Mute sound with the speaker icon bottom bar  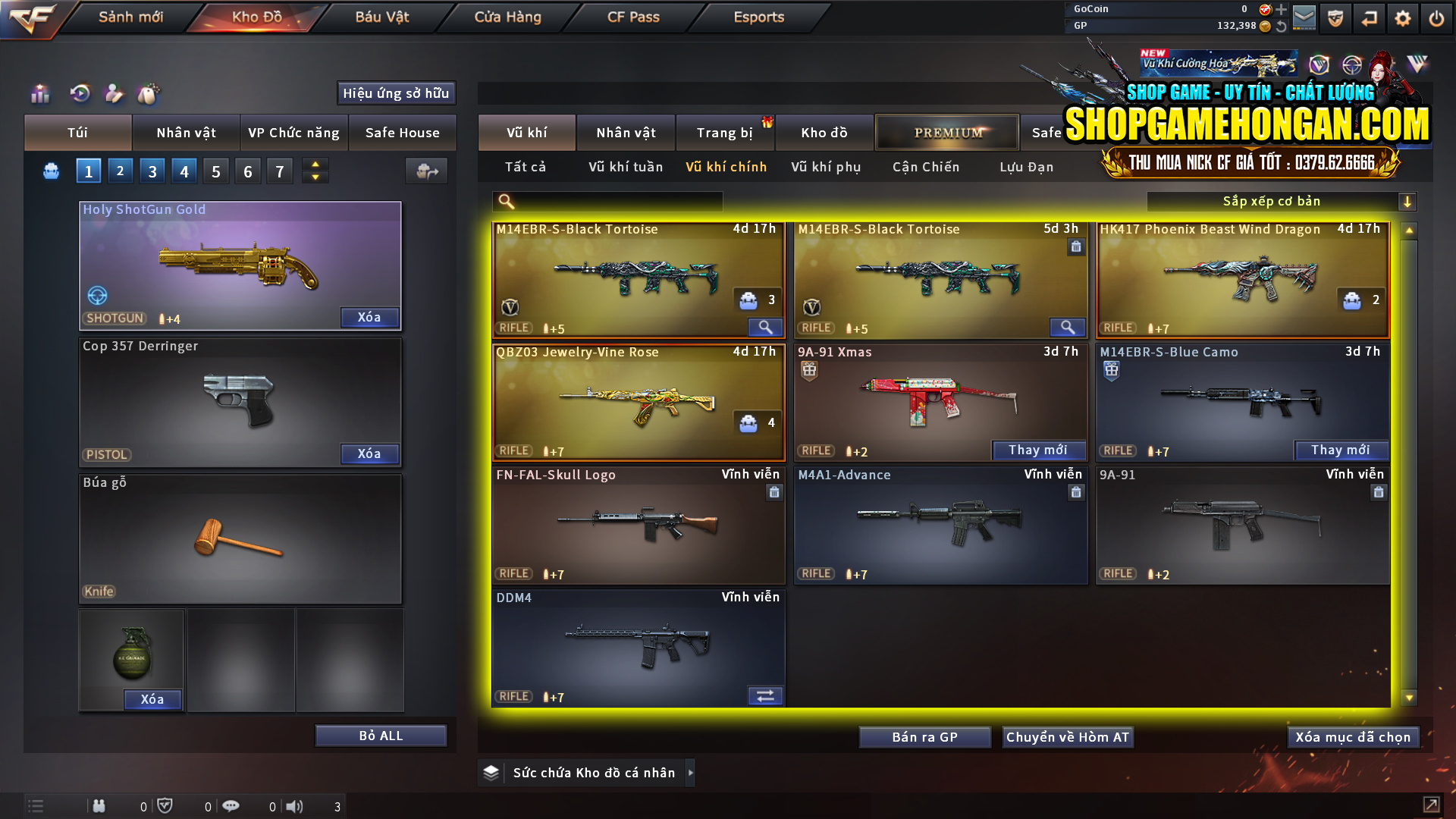point(295,806)
